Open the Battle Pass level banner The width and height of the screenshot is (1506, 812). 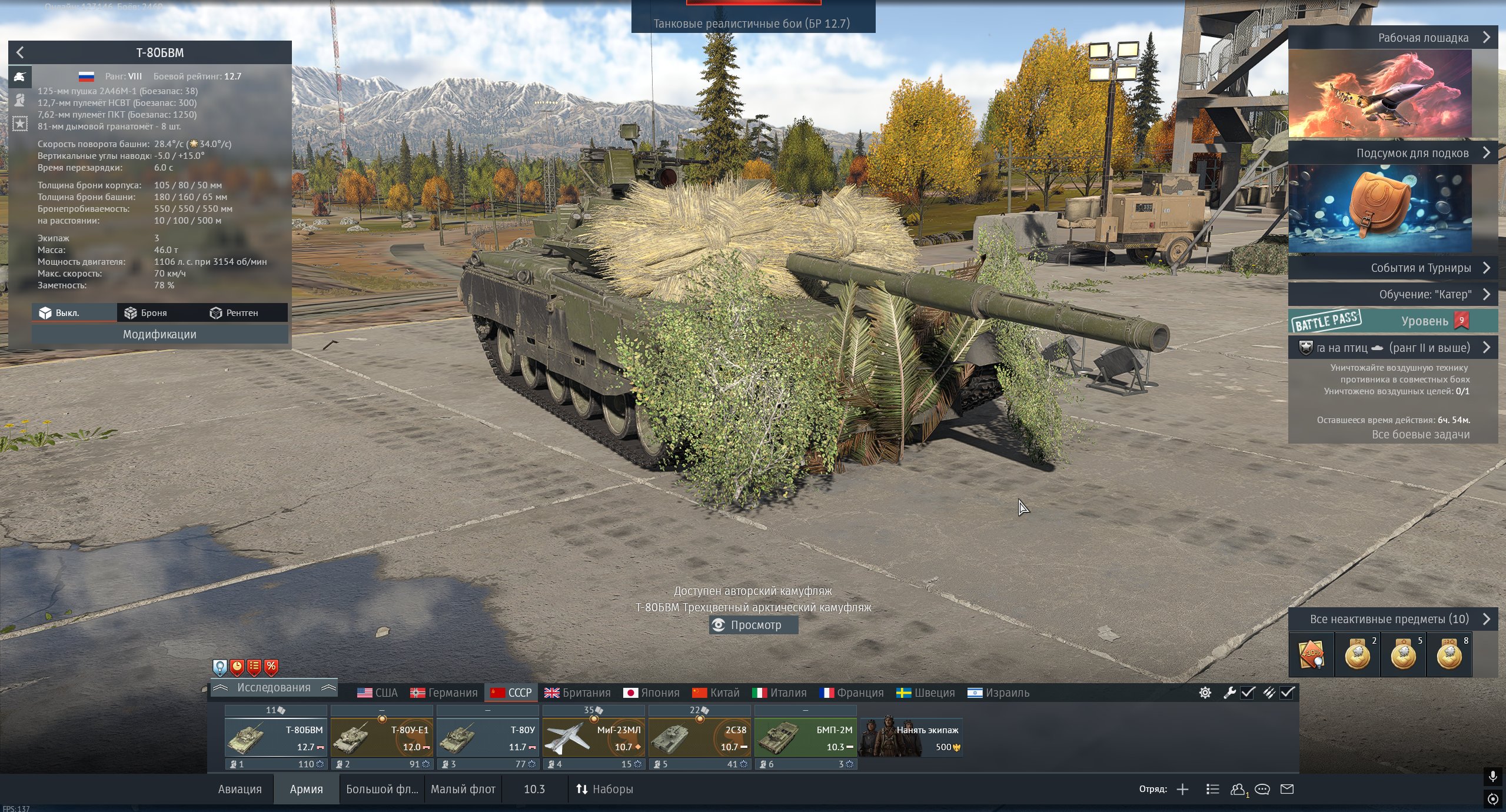[x=1392, y=321]
